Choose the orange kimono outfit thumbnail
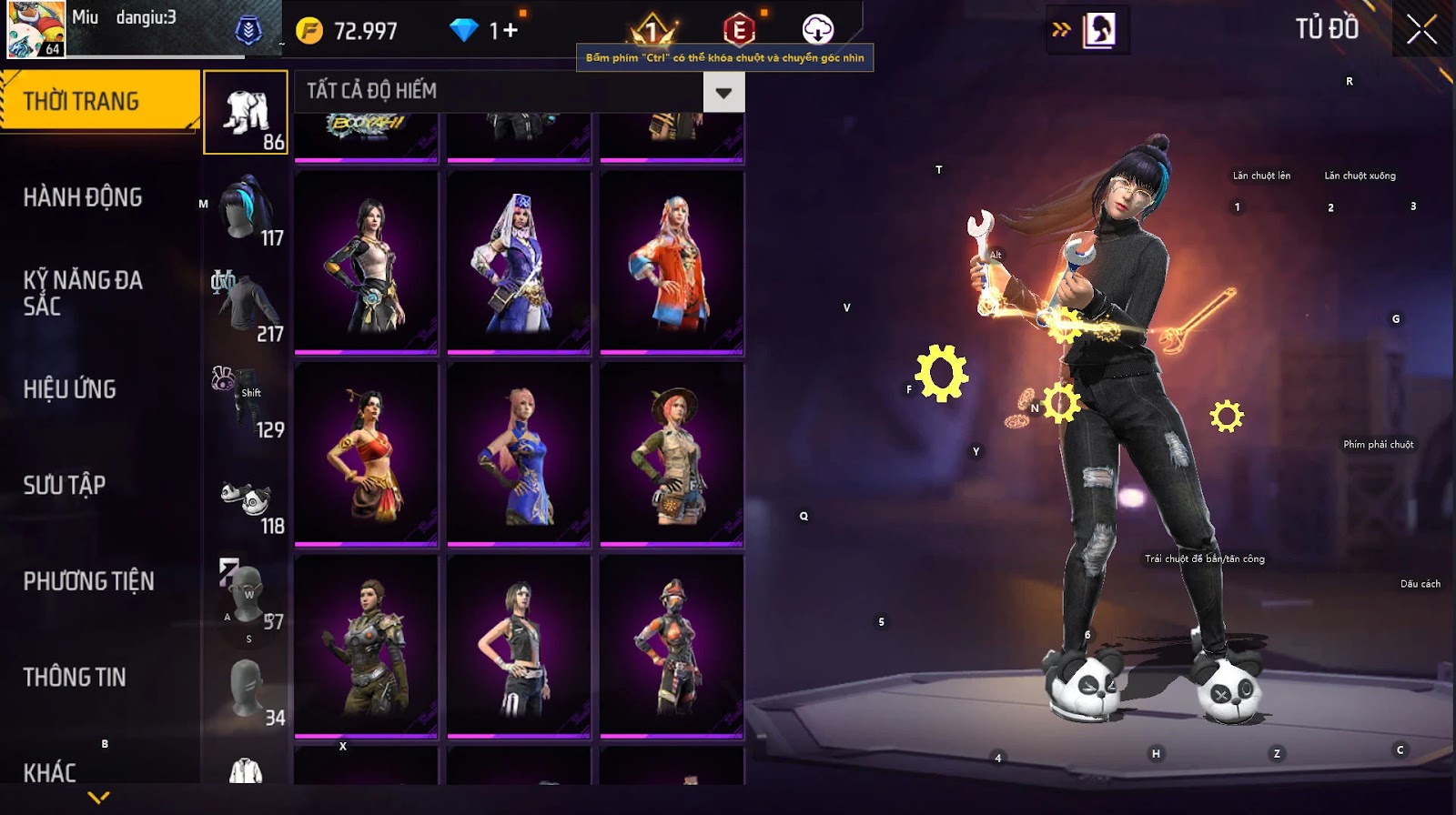This screenshot has height=815, width=1456. 672,262
